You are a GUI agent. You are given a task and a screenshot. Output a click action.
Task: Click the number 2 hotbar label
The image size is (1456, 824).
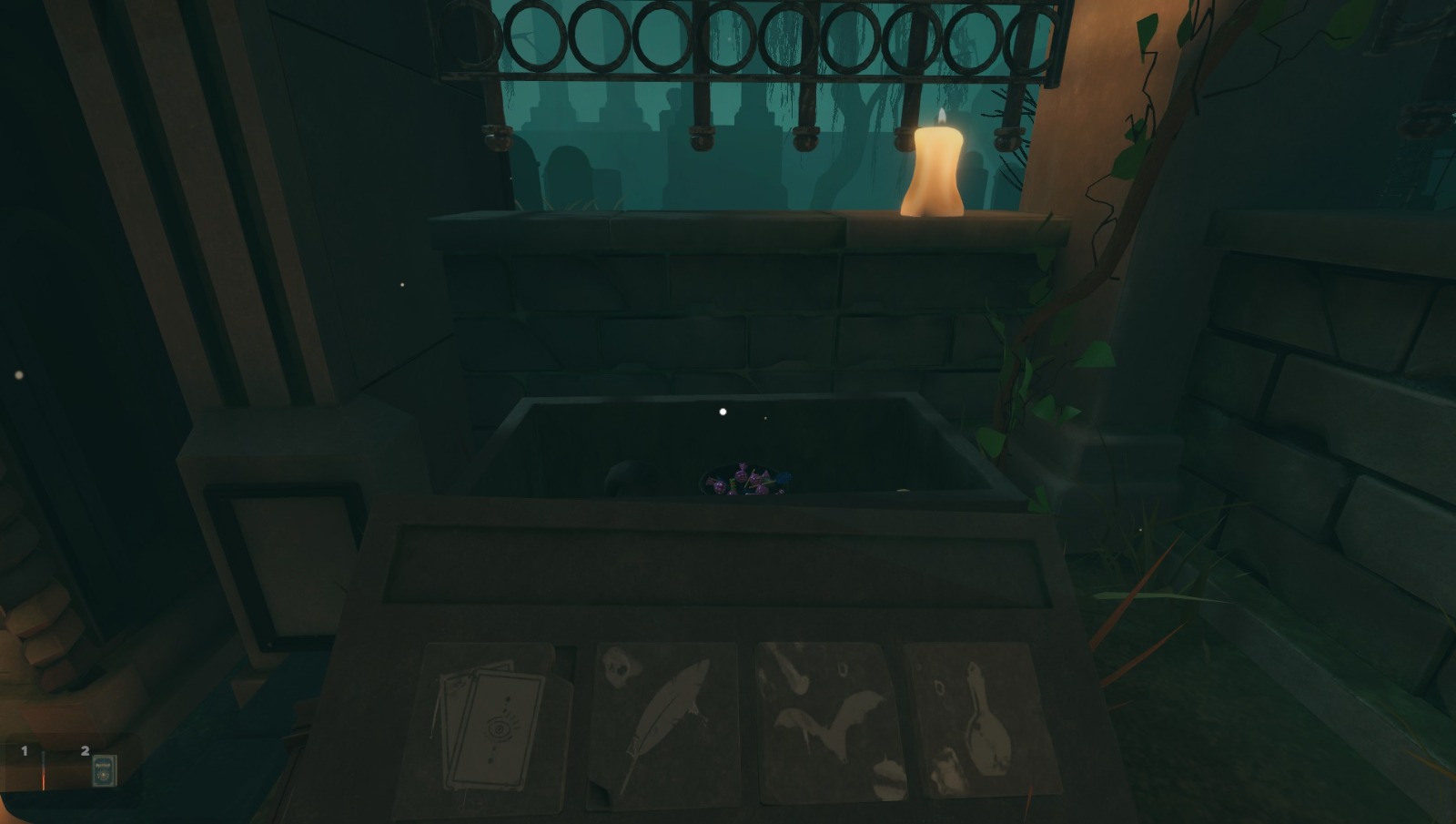84,749
